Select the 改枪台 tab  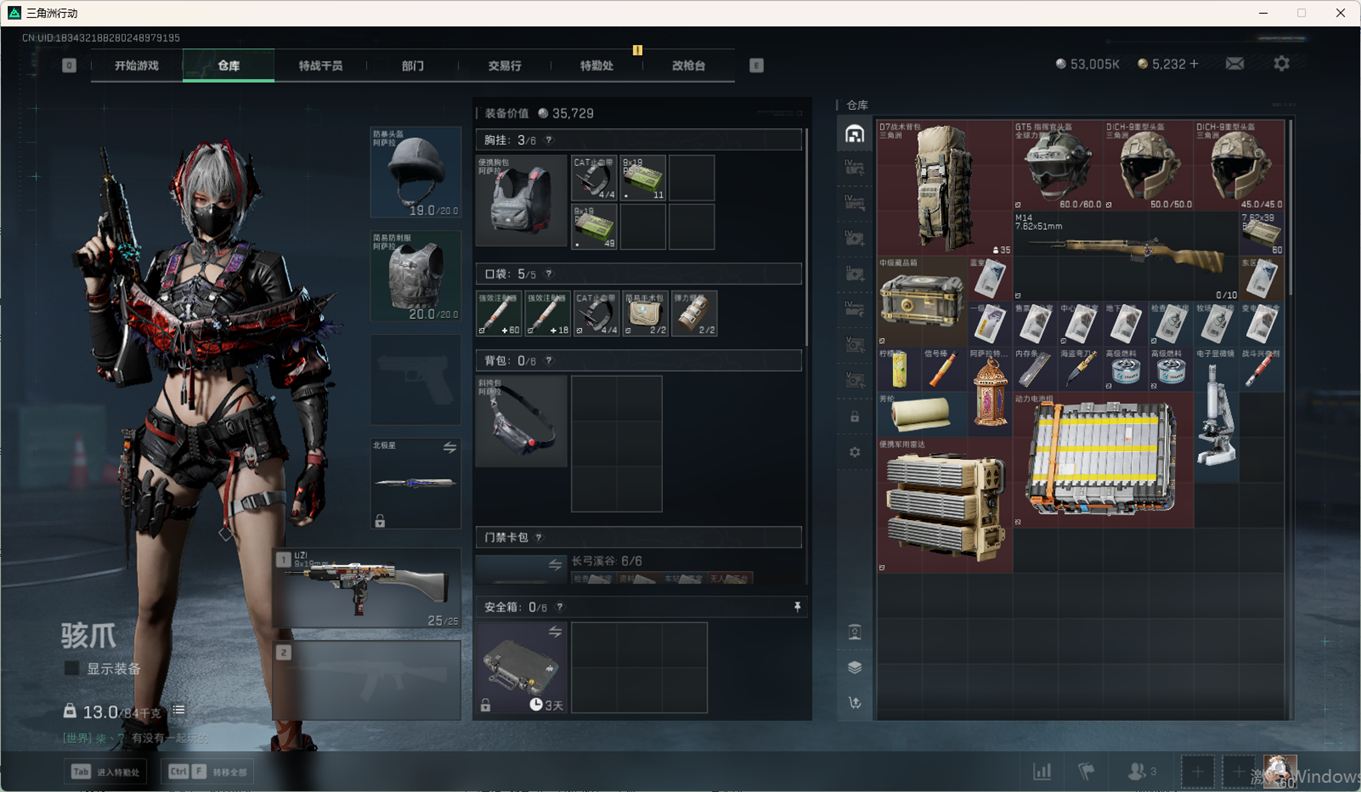point(688,66)
